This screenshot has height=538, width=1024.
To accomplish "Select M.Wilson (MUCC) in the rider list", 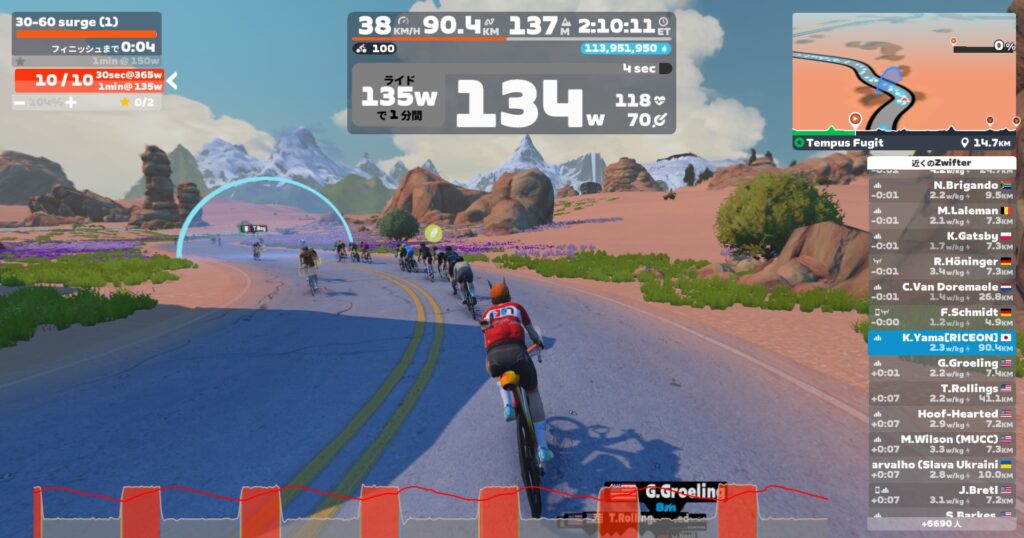I will click(941, 443).
